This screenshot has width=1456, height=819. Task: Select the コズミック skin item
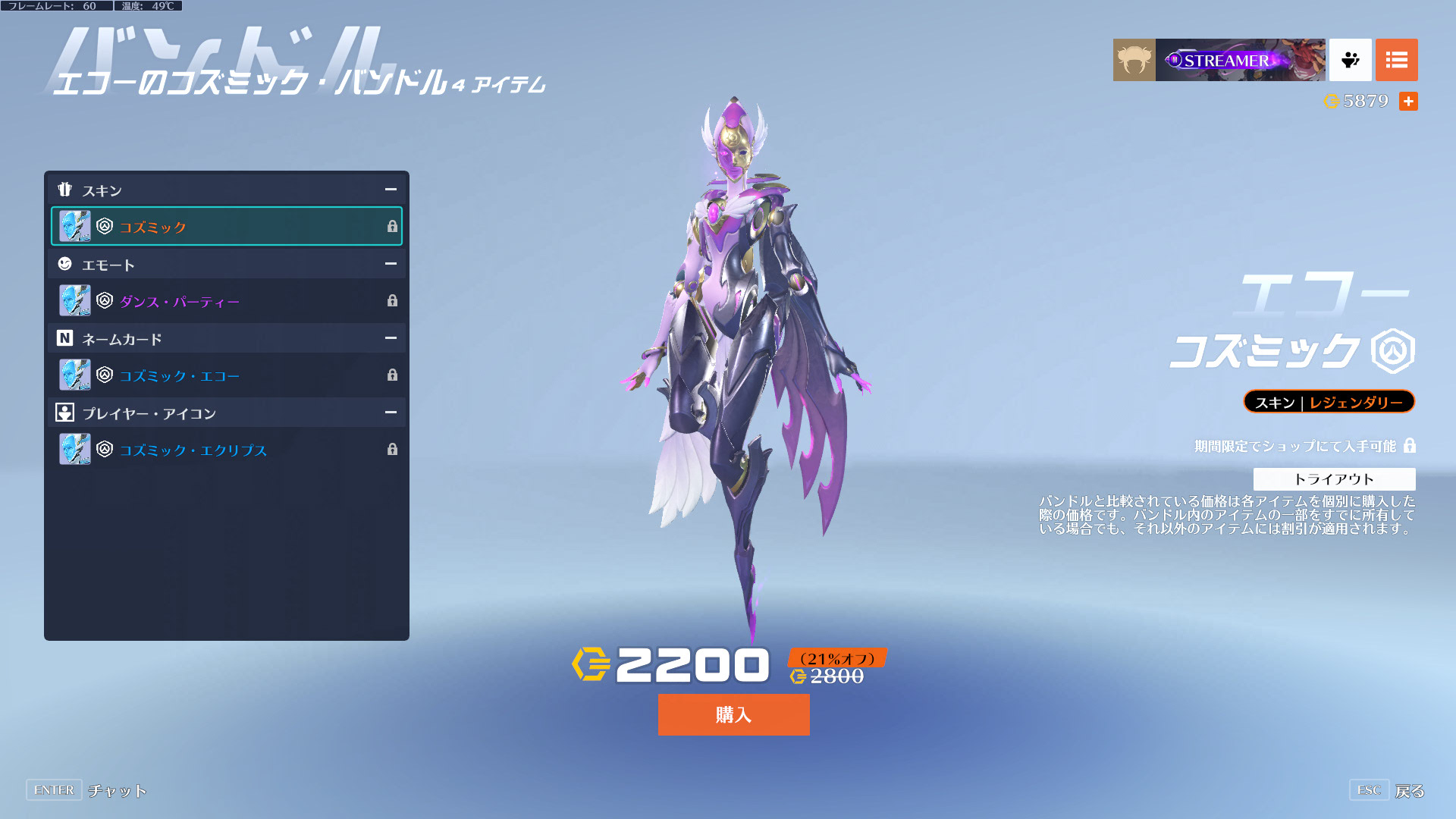[x=226, y=226]
